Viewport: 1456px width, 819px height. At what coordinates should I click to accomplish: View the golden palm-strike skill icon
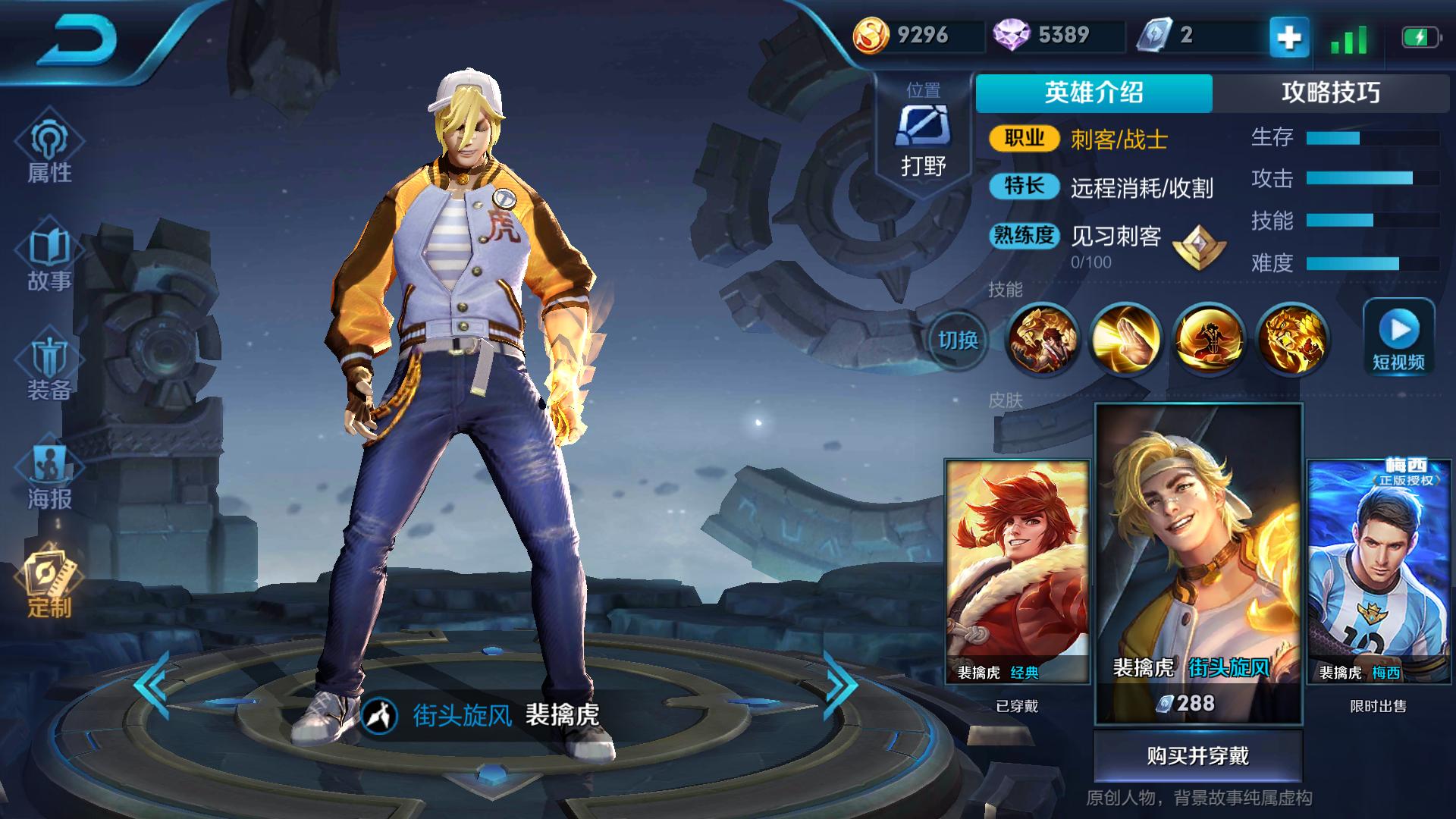point(1125,340)
